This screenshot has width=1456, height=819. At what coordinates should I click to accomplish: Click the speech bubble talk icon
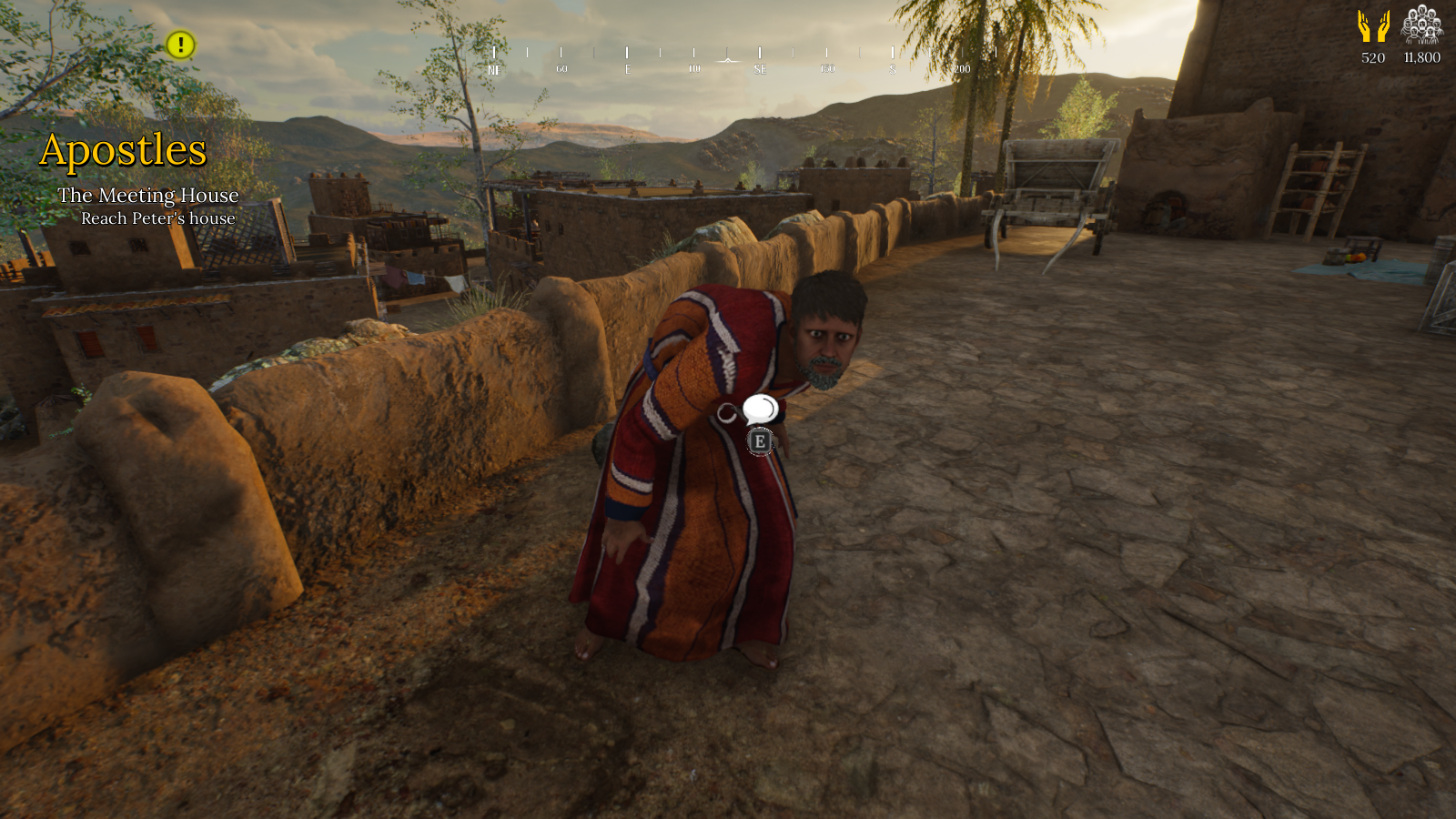pyautogui.click(x=760, y=409)
